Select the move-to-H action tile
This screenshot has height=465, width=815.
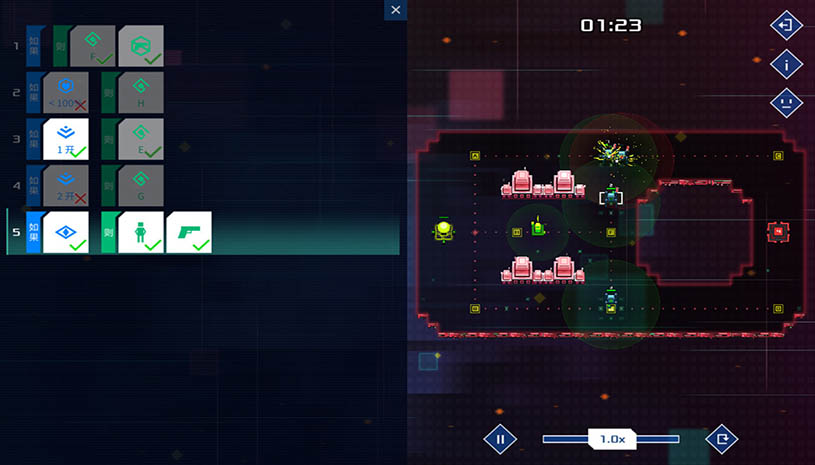[x=140, y=93]
